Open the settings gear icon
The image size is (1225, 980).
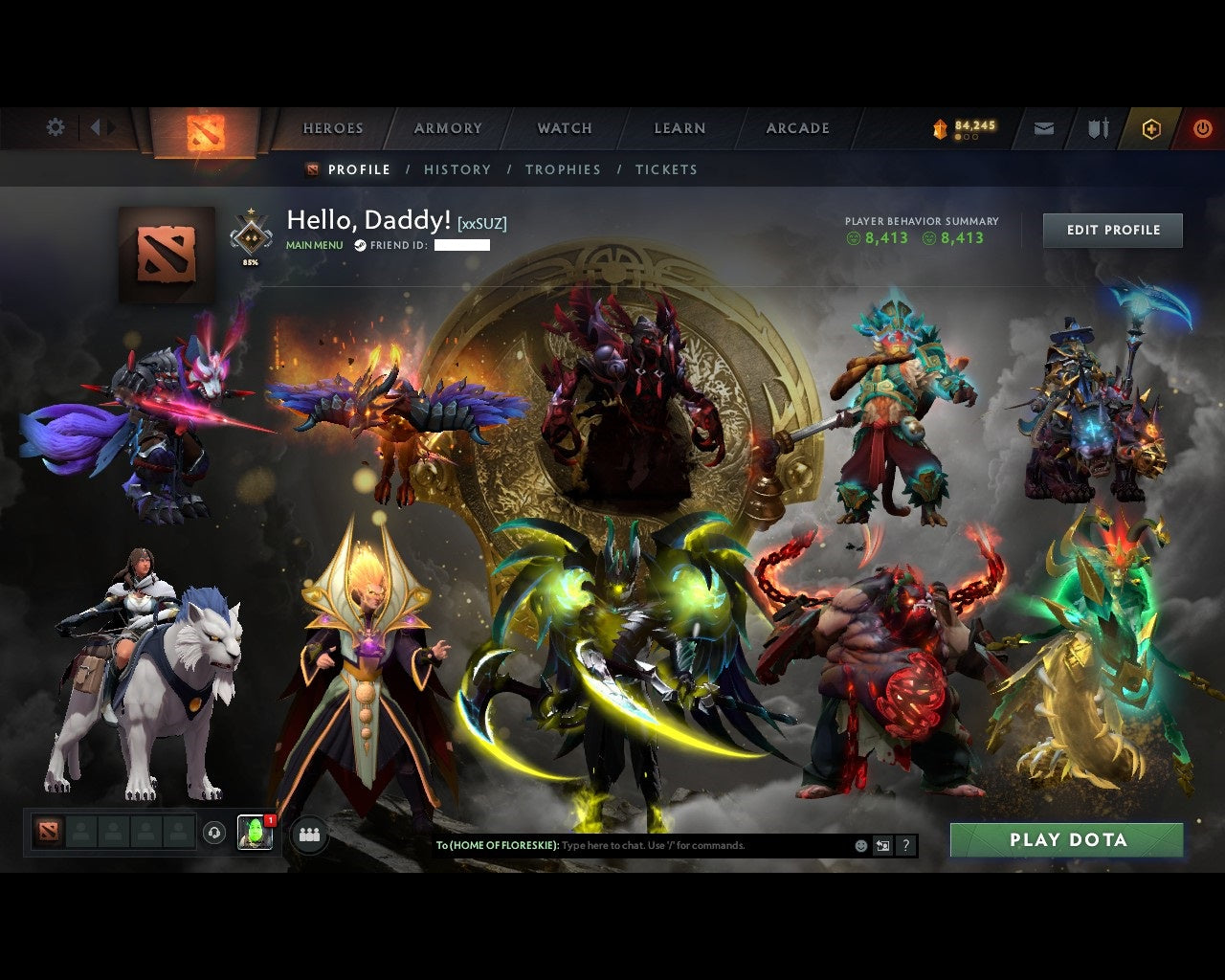tap(55, 126)
